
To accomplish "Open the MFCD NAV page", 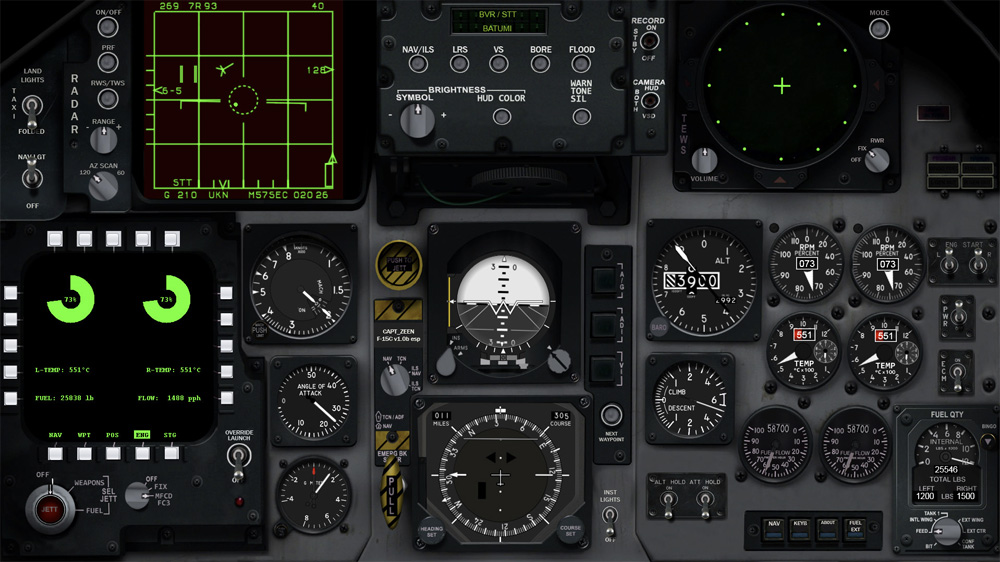I will click(x=55, y=453).
